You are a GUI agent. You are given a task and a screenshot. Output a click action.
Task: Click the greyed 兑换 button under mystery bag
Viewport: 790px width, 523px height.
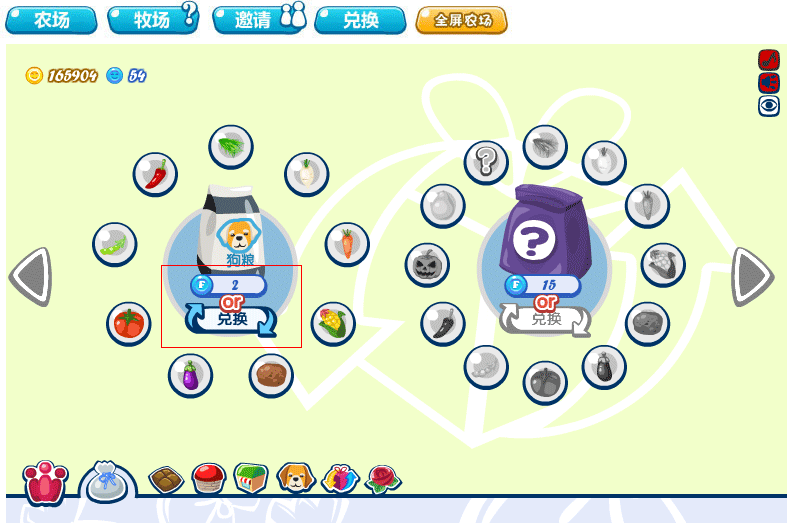(x=545, y=320)
